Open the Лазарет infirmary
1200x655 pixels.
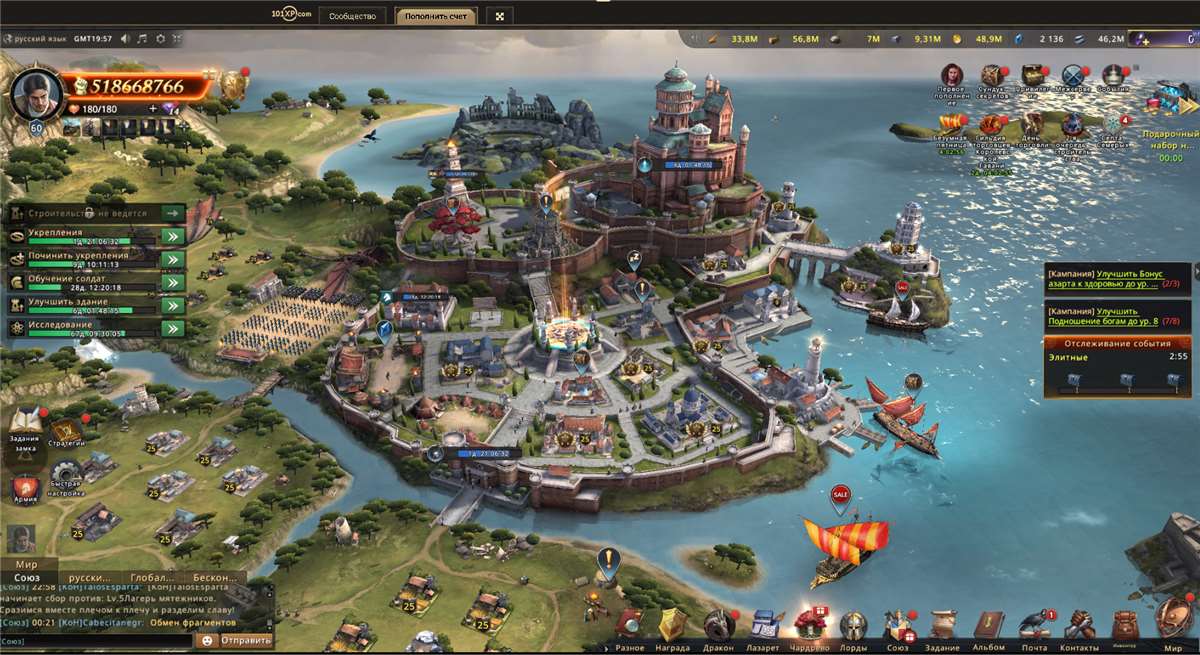tap(763, 626)
